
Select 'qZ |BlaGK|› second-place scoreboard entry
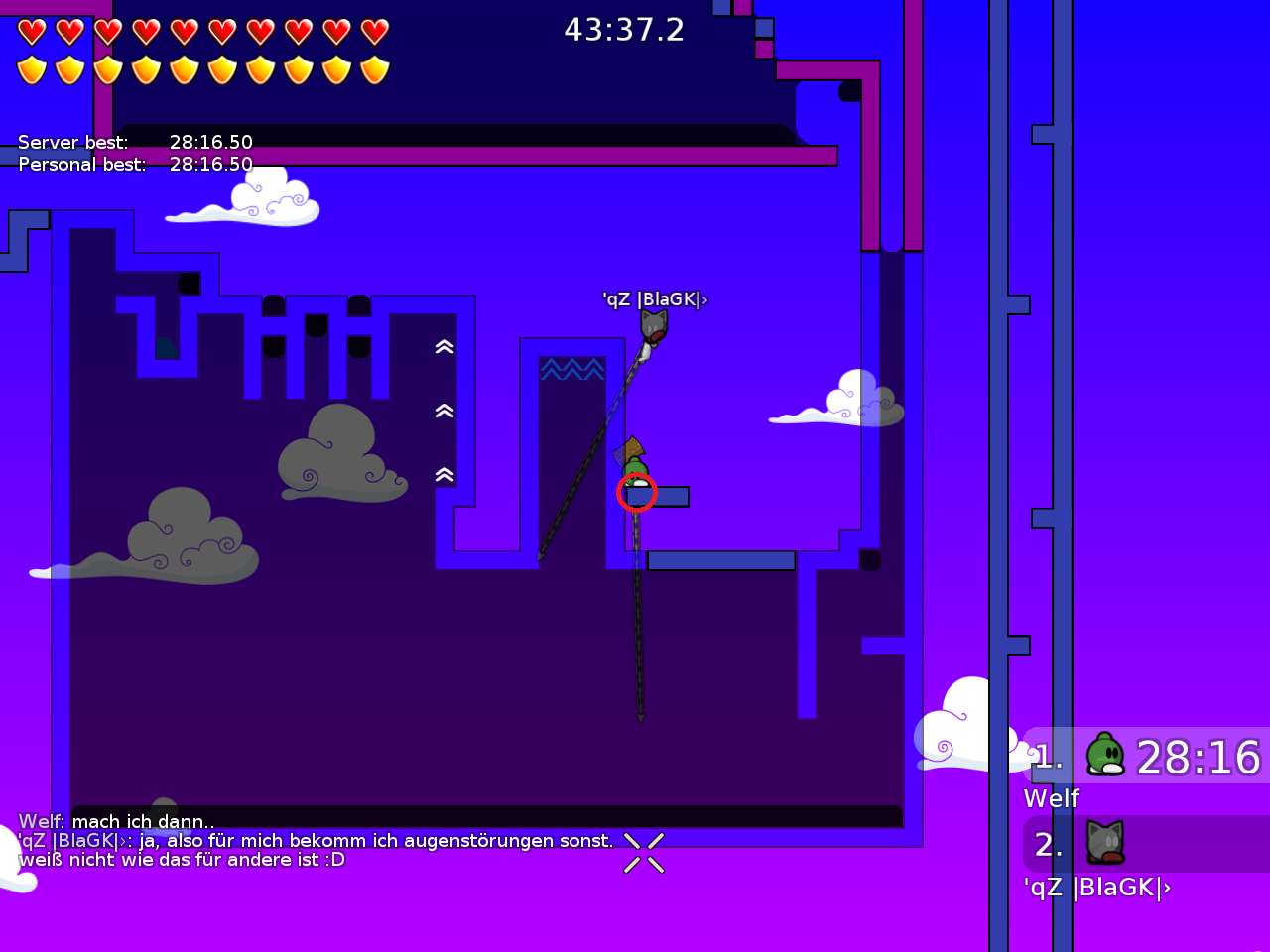(x=1146, y=845)
